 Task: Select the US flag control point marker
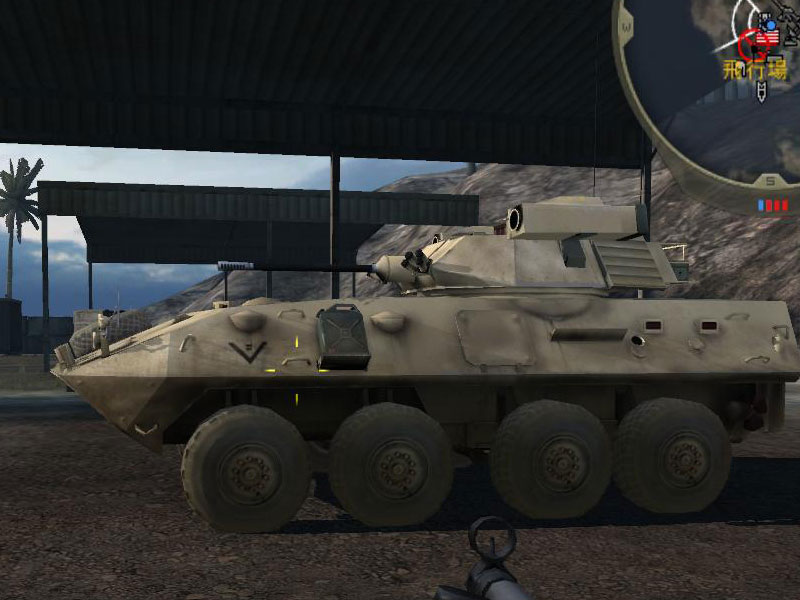(x=768, y=38)
